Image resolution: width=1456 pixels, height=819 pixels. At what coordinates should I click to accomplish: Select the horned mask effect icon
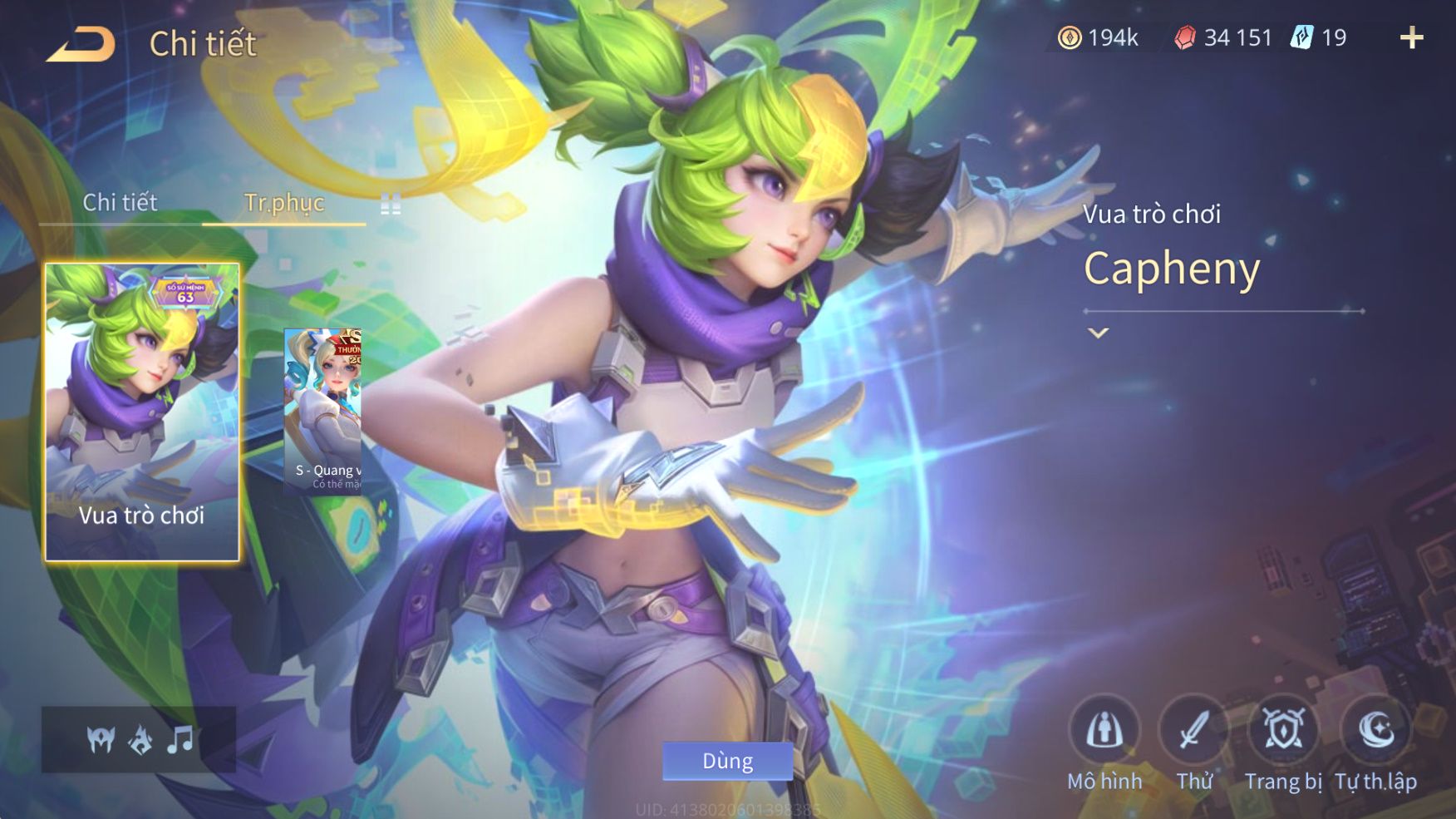point(101,738)
